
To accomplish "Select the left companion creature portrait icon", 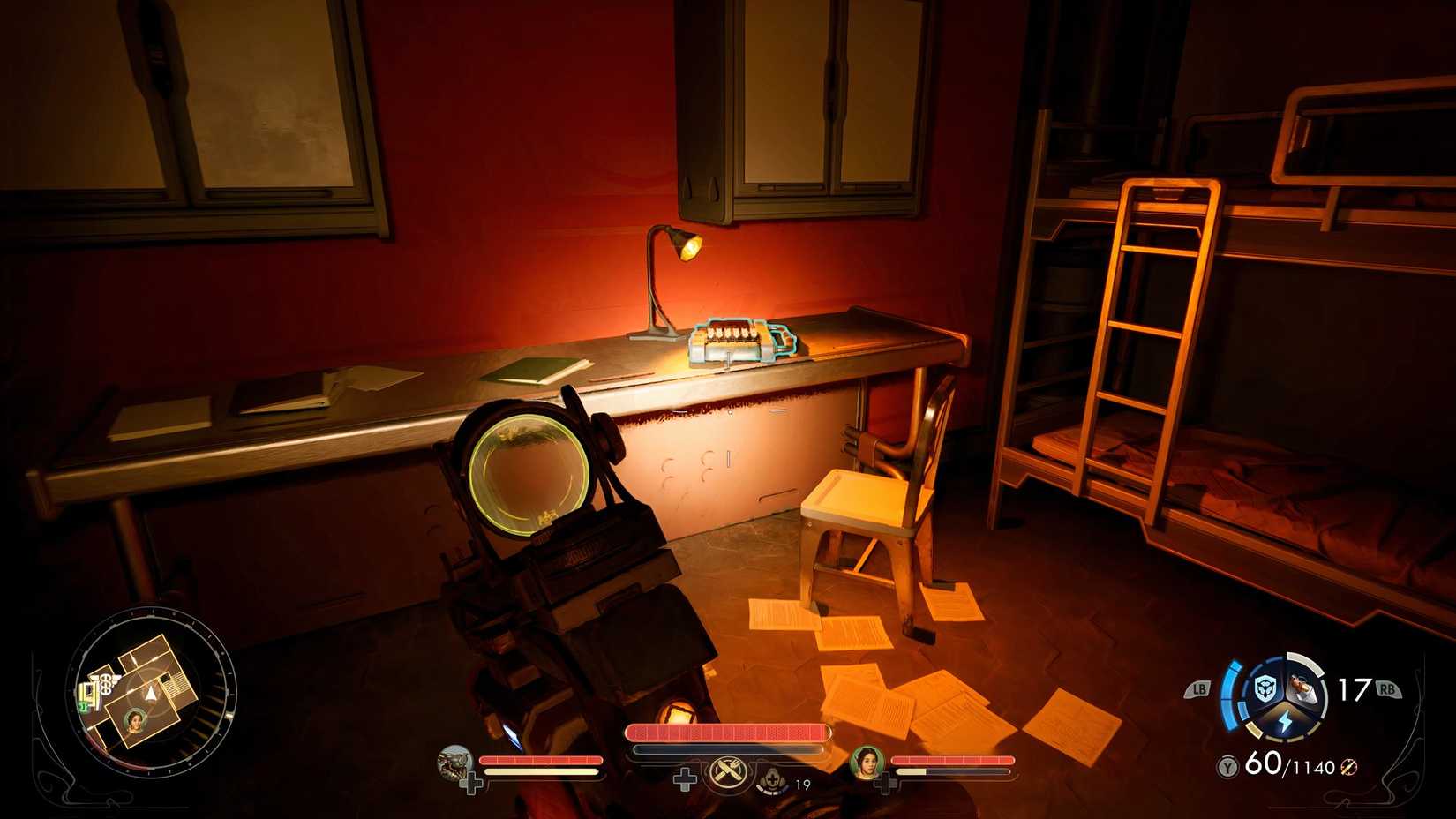I will click(454, 764).
